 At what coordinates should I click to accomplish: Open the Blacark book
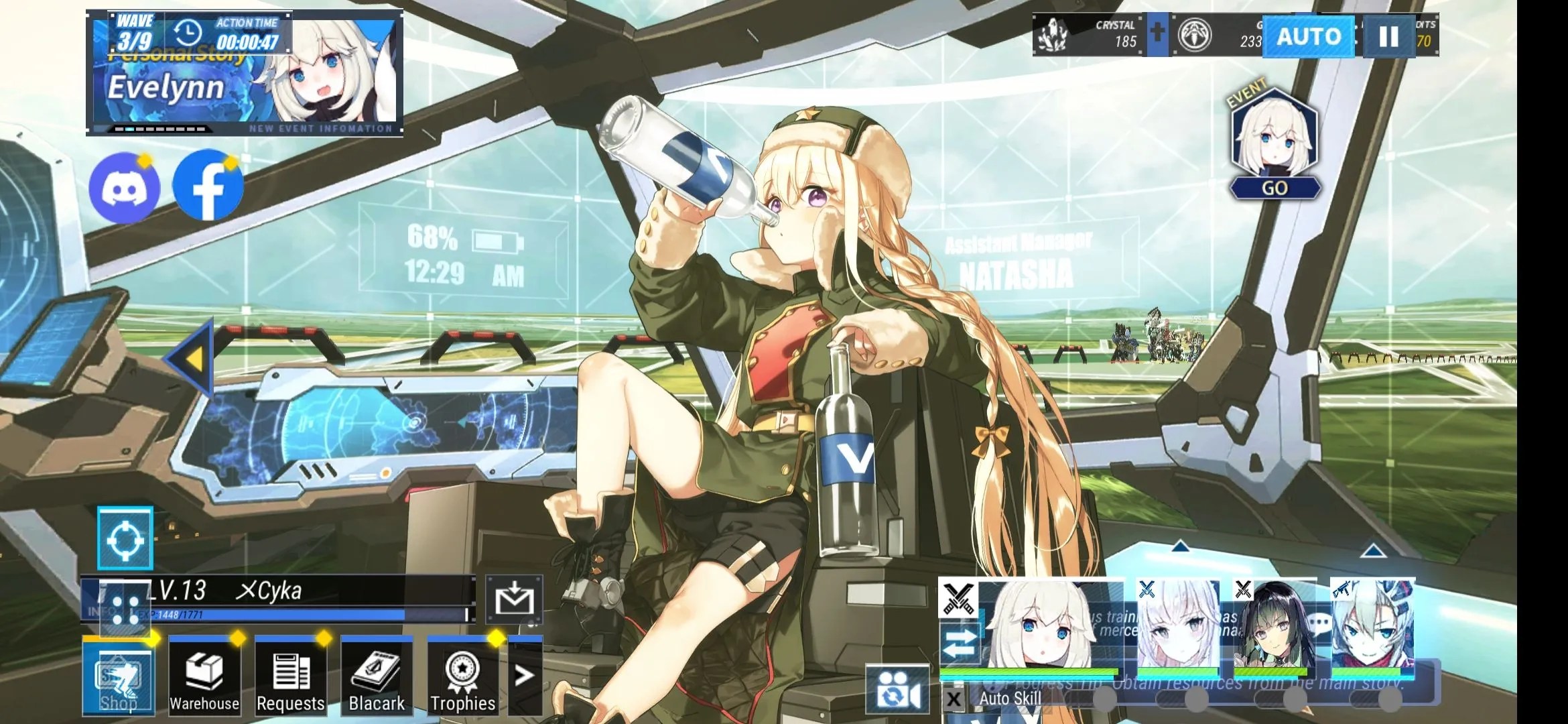click(377, 677)
